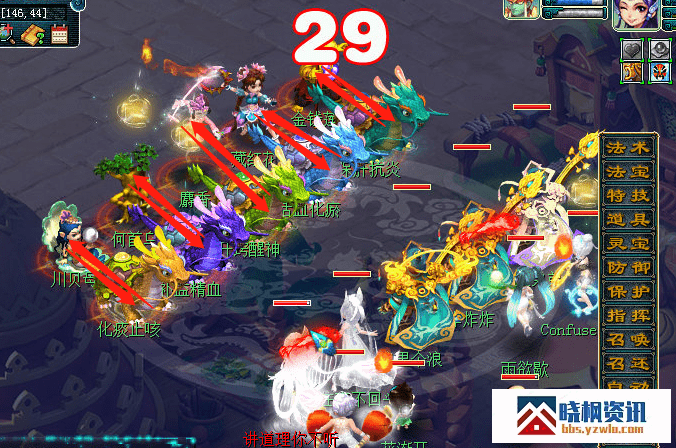Select the 召唤 summon pet command
The height and width of the screenshot is (448, 676).
[628, 339]
